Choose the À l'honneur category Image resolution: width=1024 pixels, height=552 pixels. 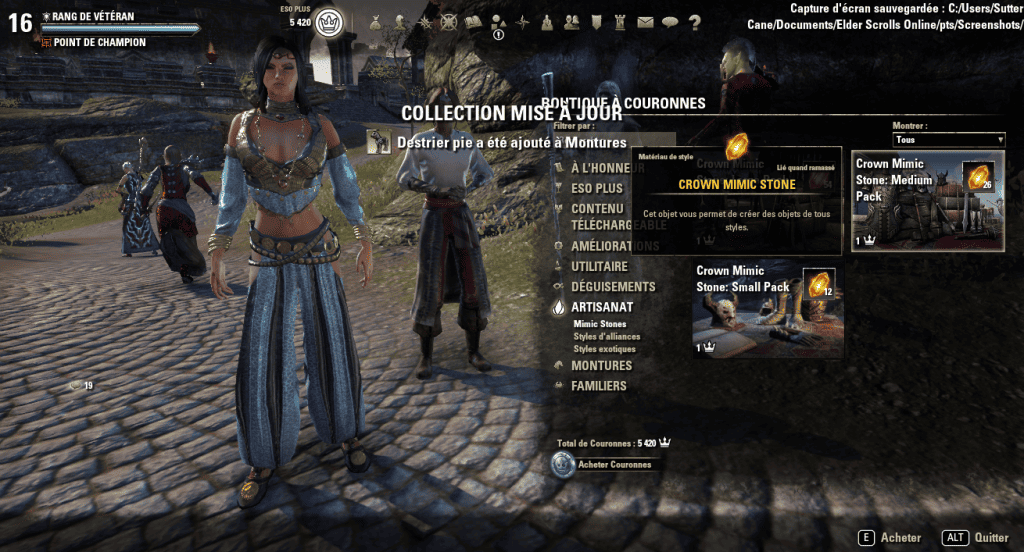600,168
